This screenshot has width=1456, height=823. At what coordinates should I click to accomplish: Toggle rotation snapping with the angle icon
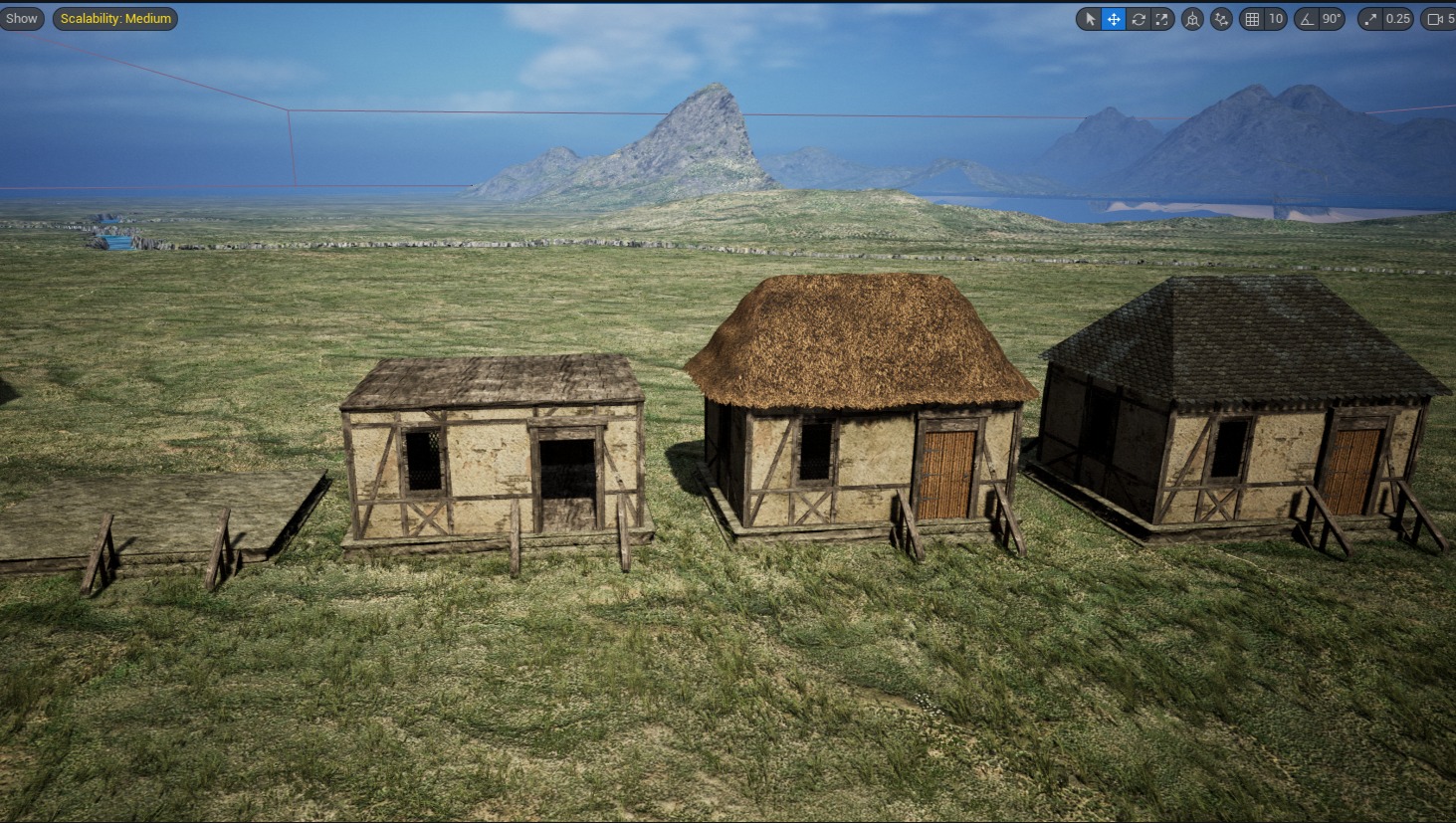tap(1307, 19)
